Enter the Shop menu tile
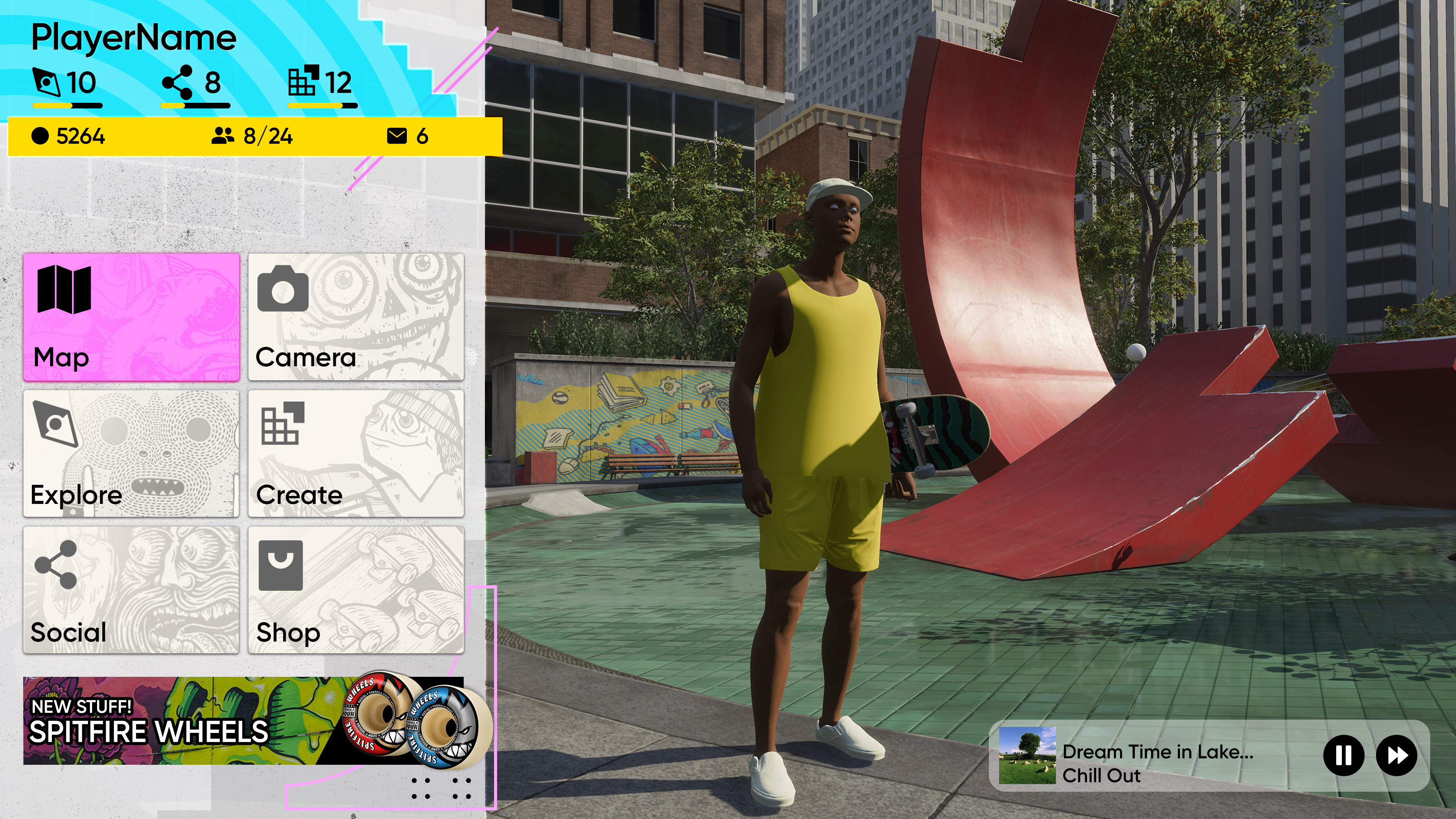Screen dimensions: 1456x819 pos(356,590)
